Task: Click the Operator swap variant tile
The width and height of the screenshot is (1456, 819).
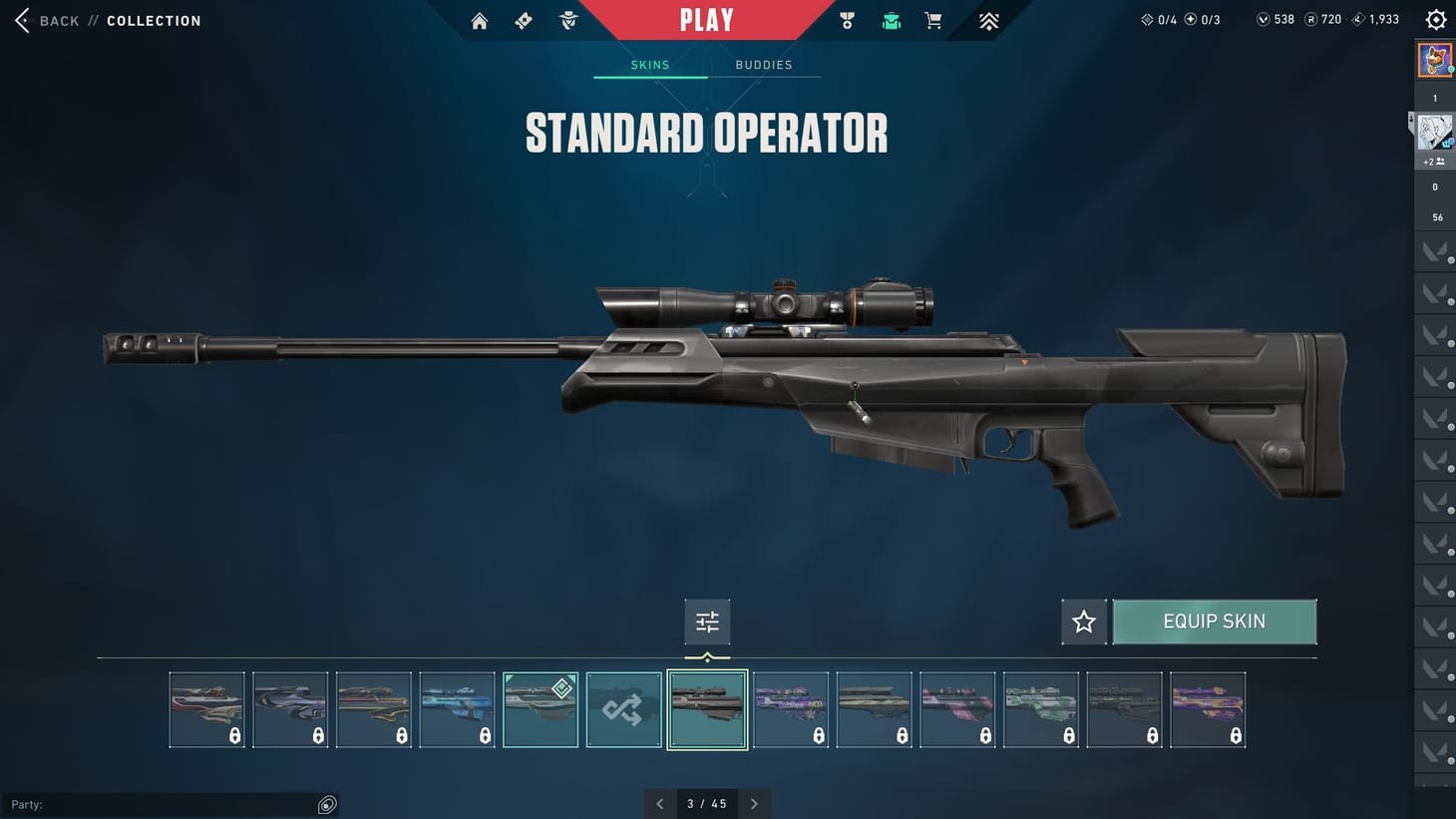Action: coord(623,709)
